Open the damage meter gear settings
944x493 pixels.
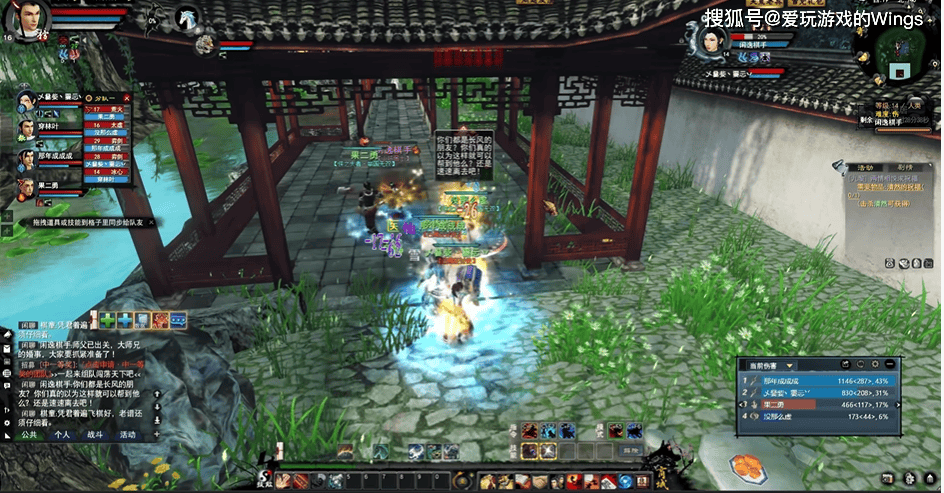876,366
